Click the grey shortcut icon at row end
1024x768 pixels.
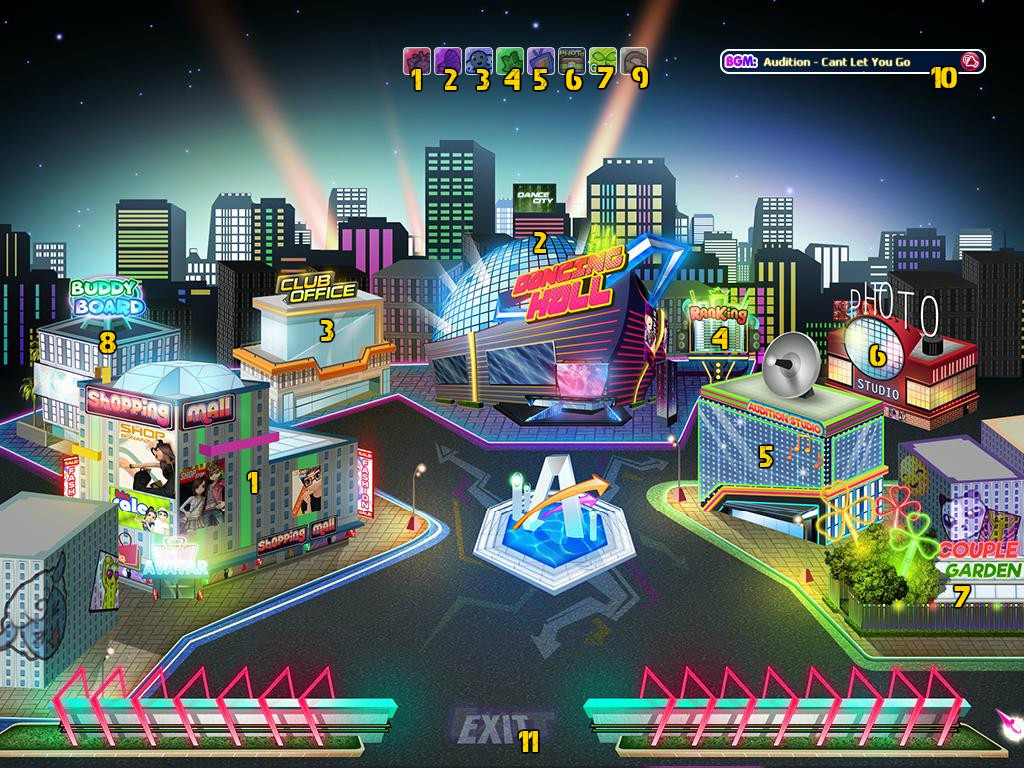pyautogui.click(x=634, y=61)
